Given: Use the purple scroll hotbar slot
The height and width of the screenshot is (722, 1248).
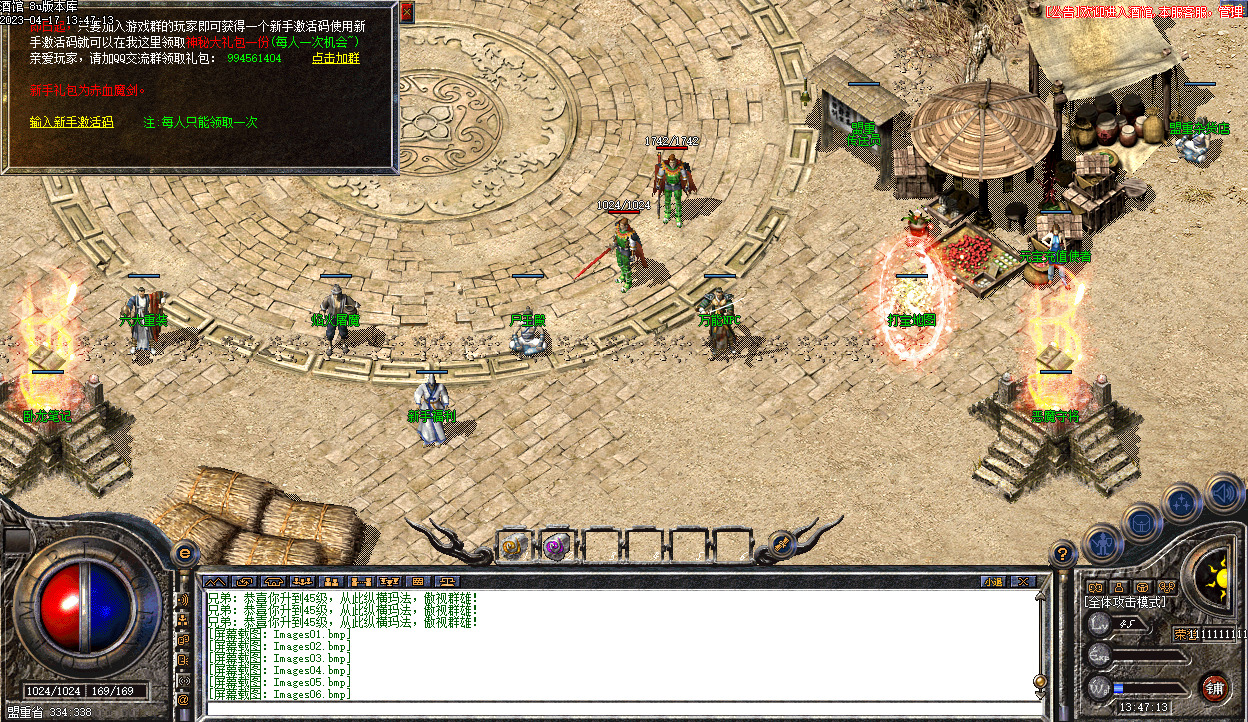Looking at the screenshot, I should pyautogui.click(x=555, y=546).
